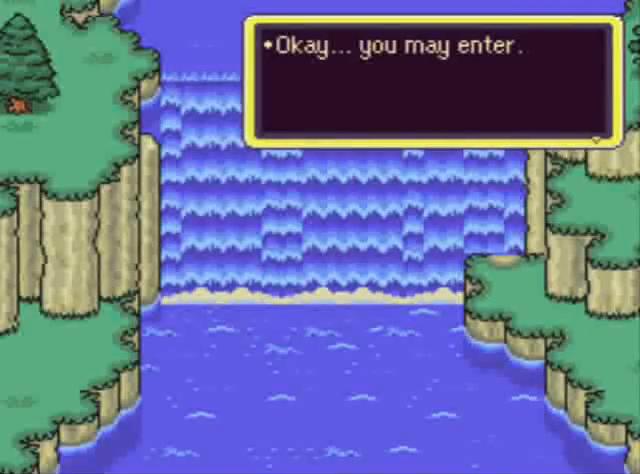Viewport: 640px width, 474px height.
Task: Click the dialogue box's small continue arrow
Action: point(598,141)
